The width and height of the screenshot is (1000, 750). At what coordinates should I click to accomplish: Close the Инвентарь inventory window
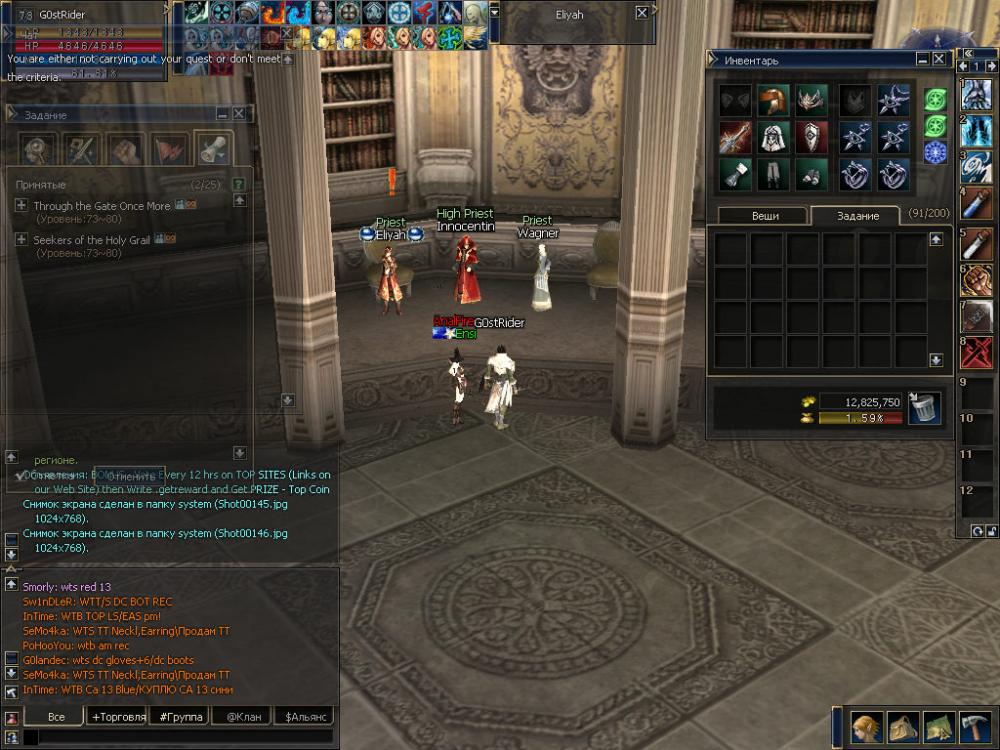click(x=939, y=59)
